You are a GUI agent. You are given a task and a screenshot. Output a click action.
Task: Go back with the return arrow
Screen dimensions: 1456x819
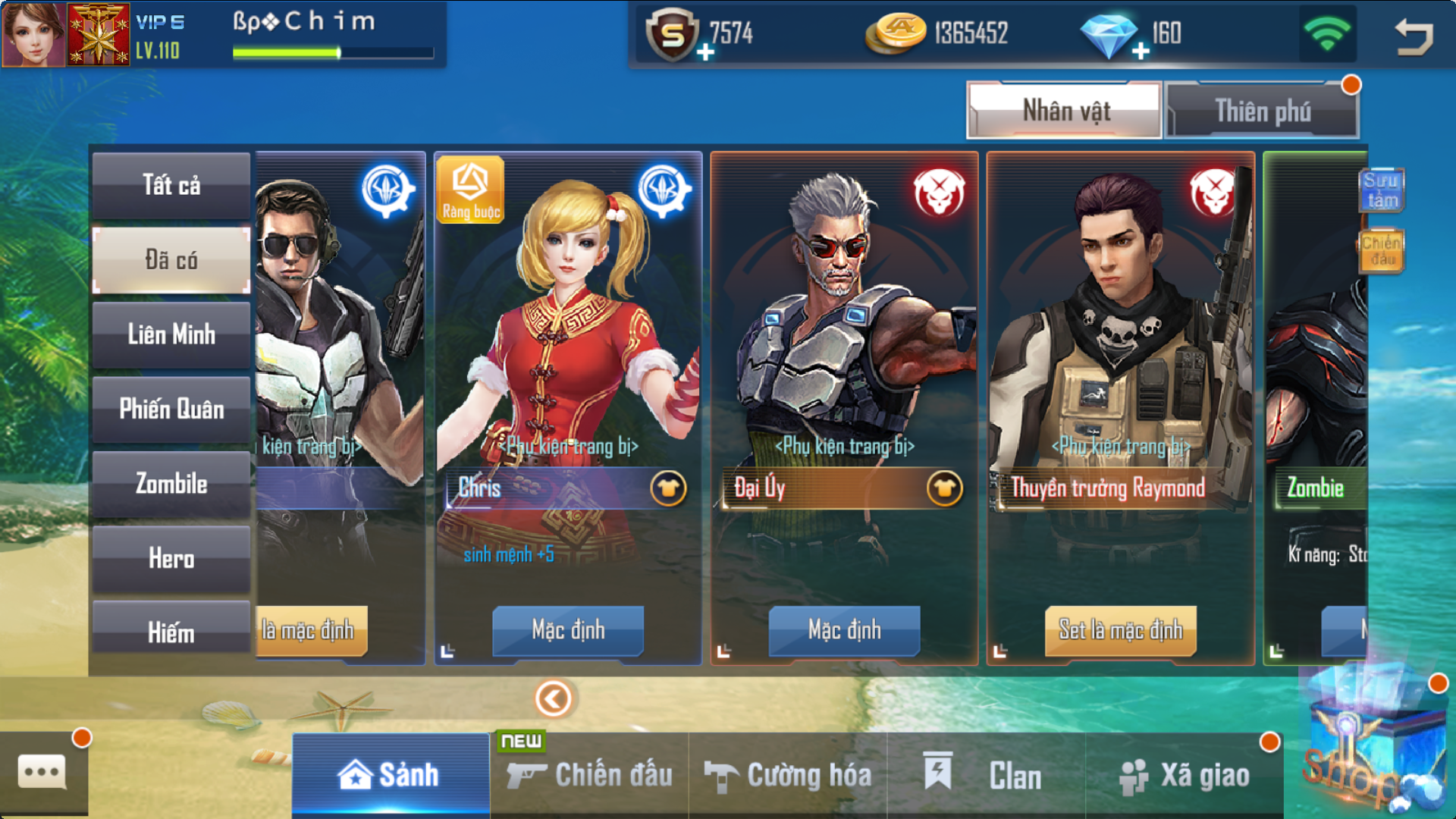pyautogui.click(x=1414, y=36)
